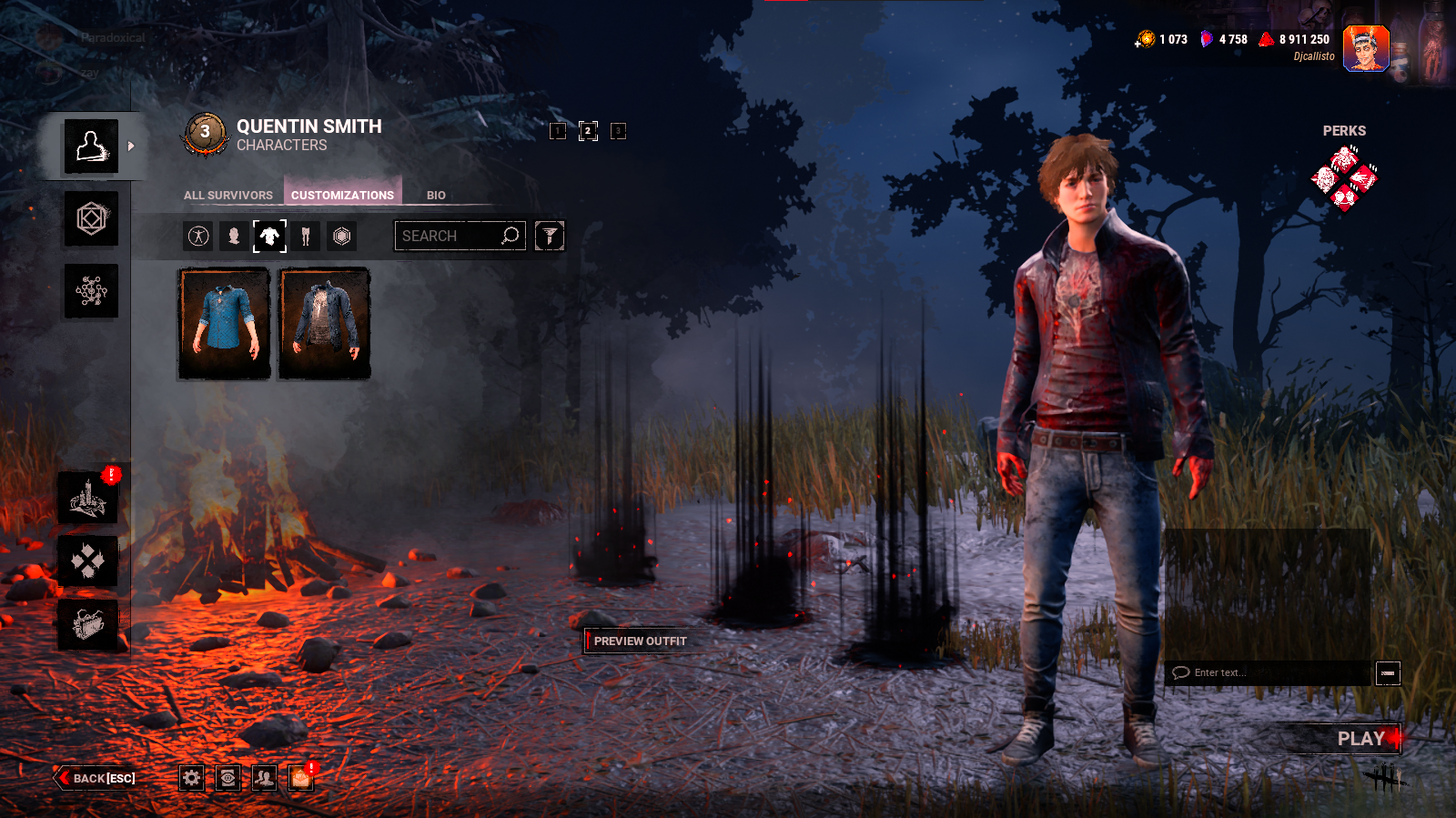
Task: Open the equipped perks loadout
Action: click(1344, 177)
